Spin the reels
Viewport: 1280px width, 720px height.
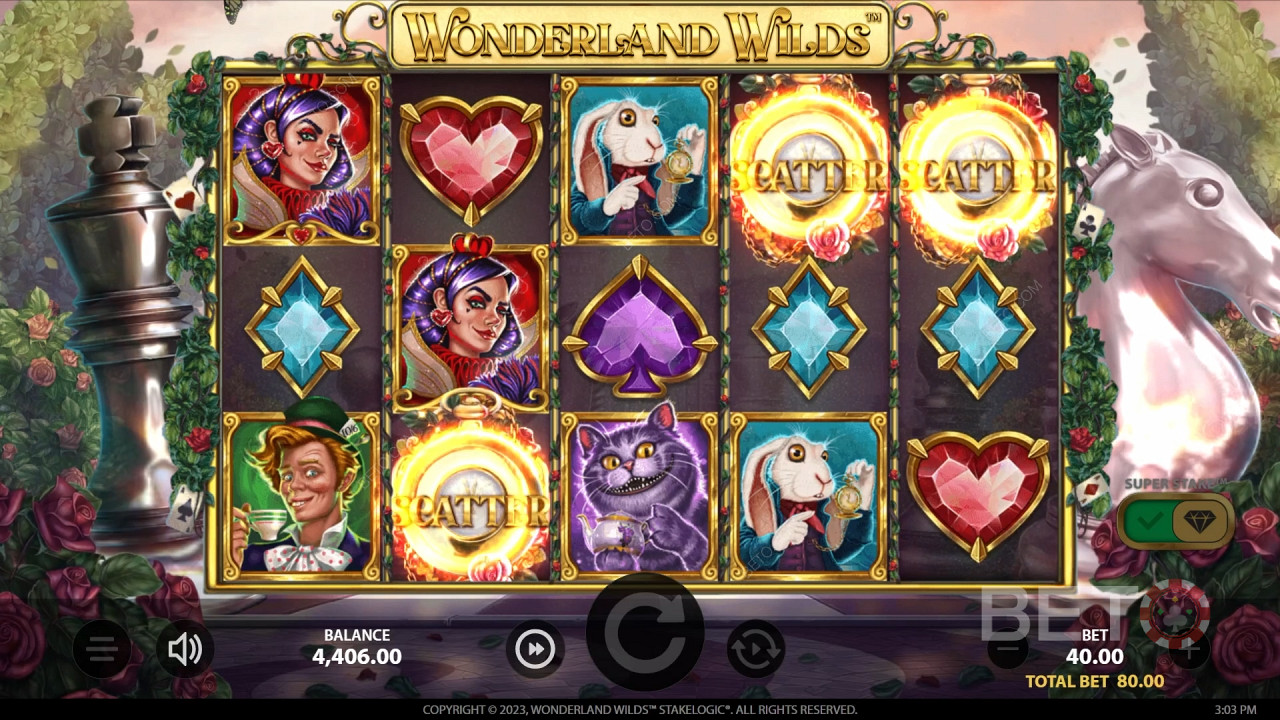click(645, 633)
